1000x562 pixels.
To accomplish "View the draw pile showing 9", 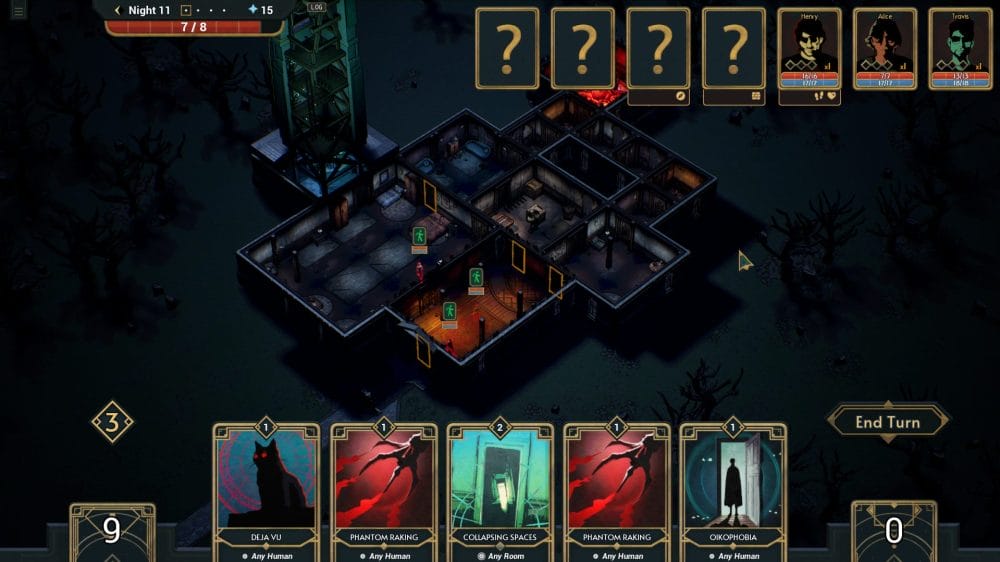I will [x=112, y=531].
